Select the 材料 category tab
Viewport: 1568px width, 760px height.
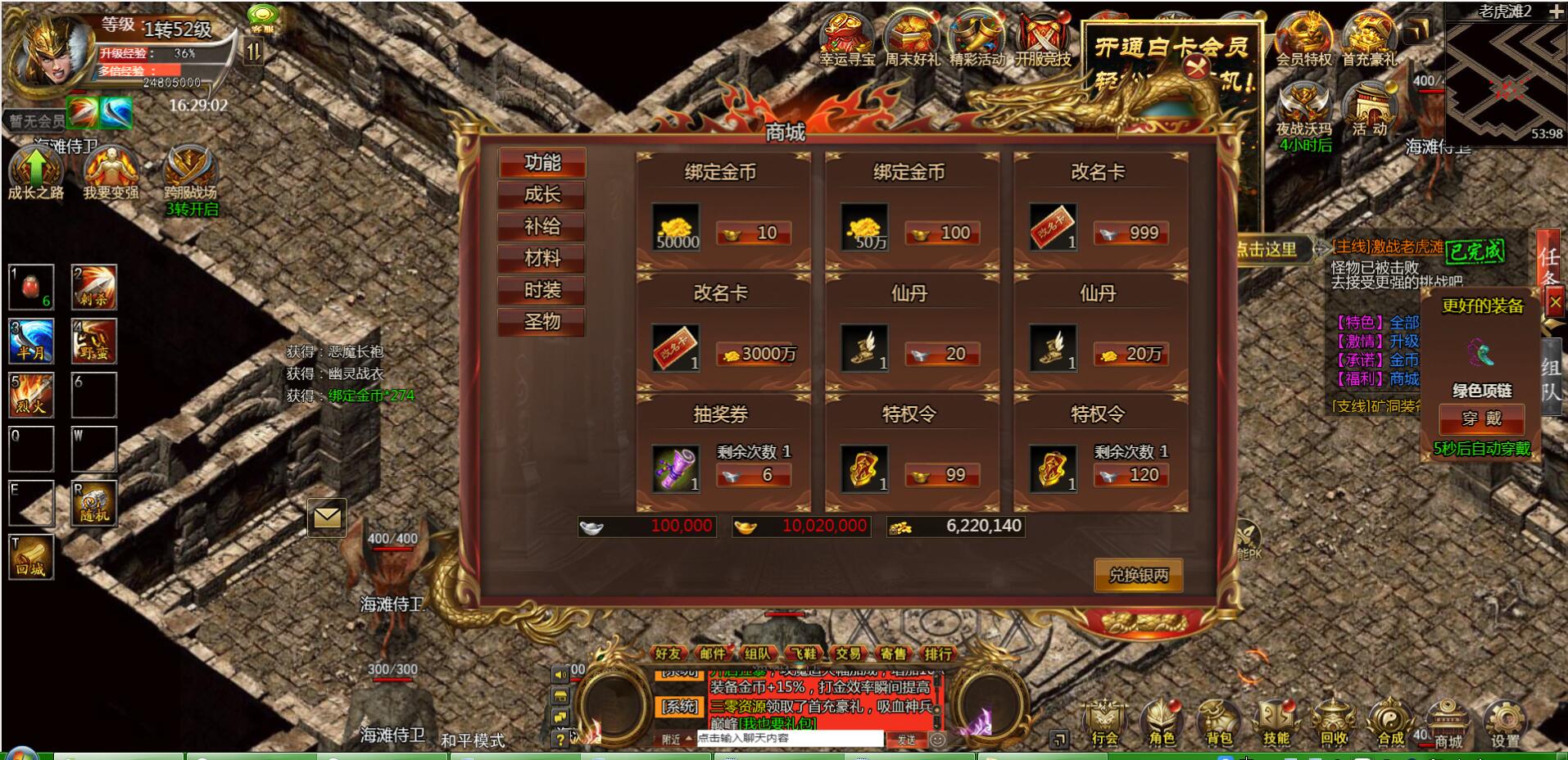(542, 259)
